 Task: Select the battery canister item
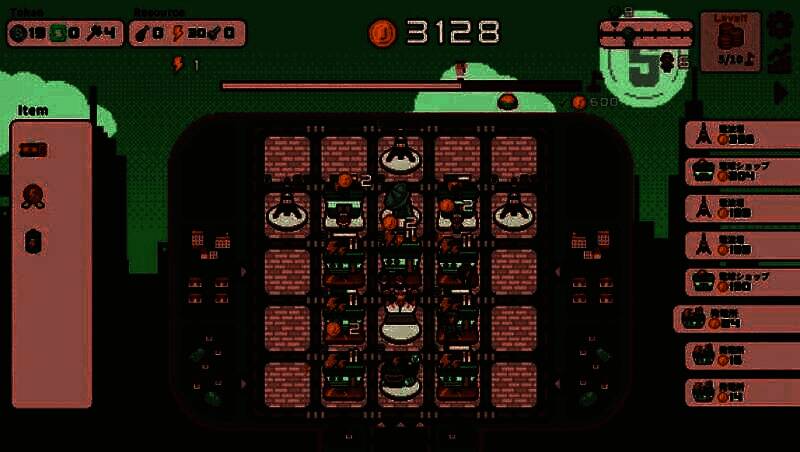click(33, 241)
